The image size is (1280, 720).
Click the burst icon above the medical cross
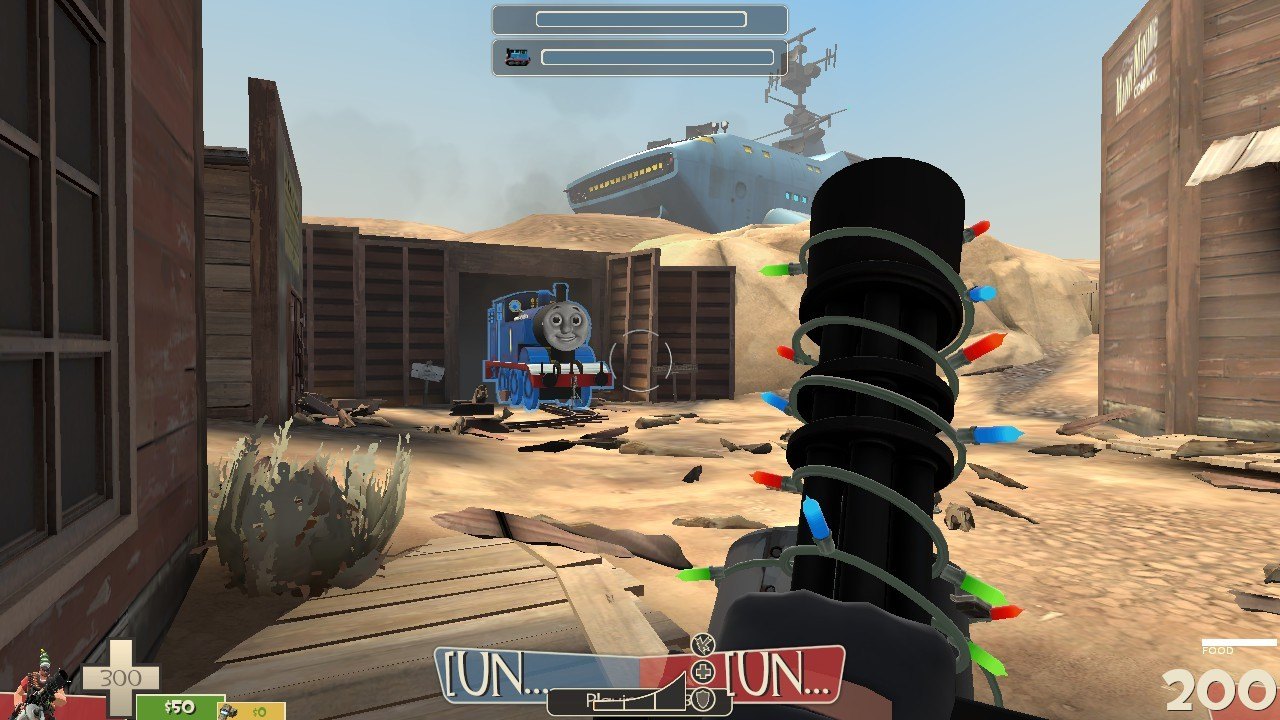pyautogui.click(x=702, y=644)
